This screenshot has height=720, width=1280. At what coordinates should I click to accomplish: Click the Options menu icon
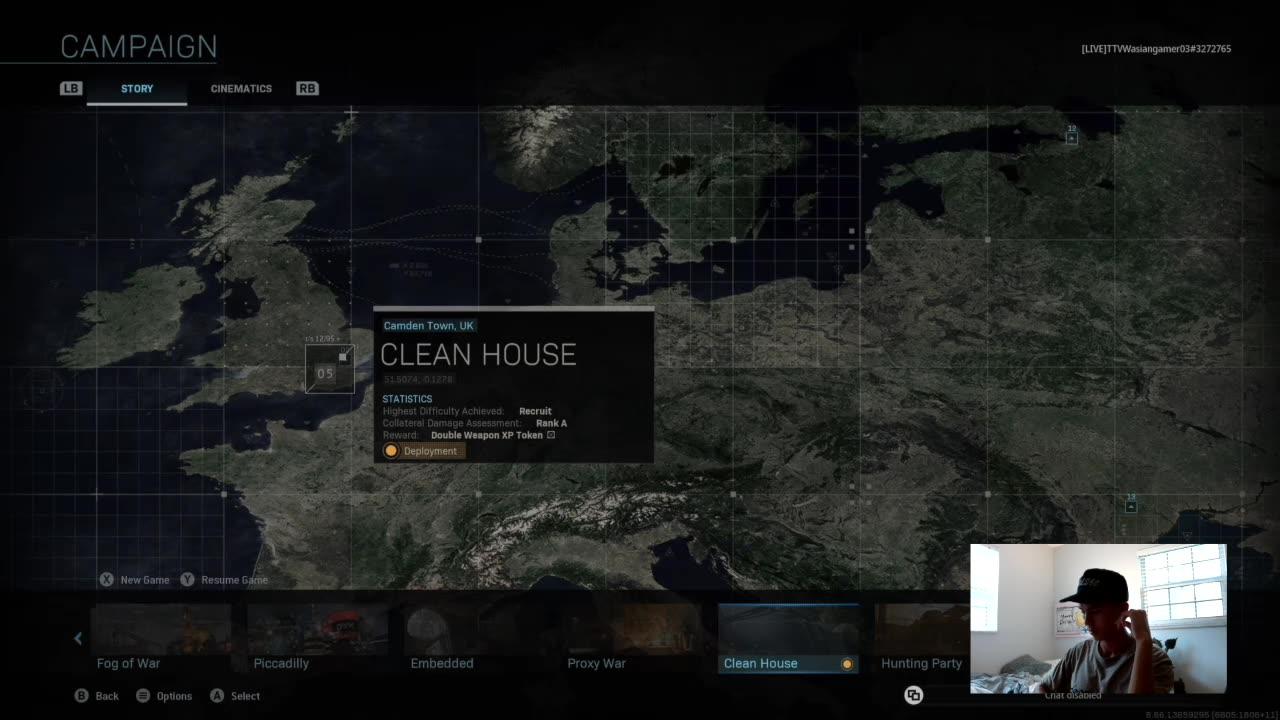click(143, 695)
